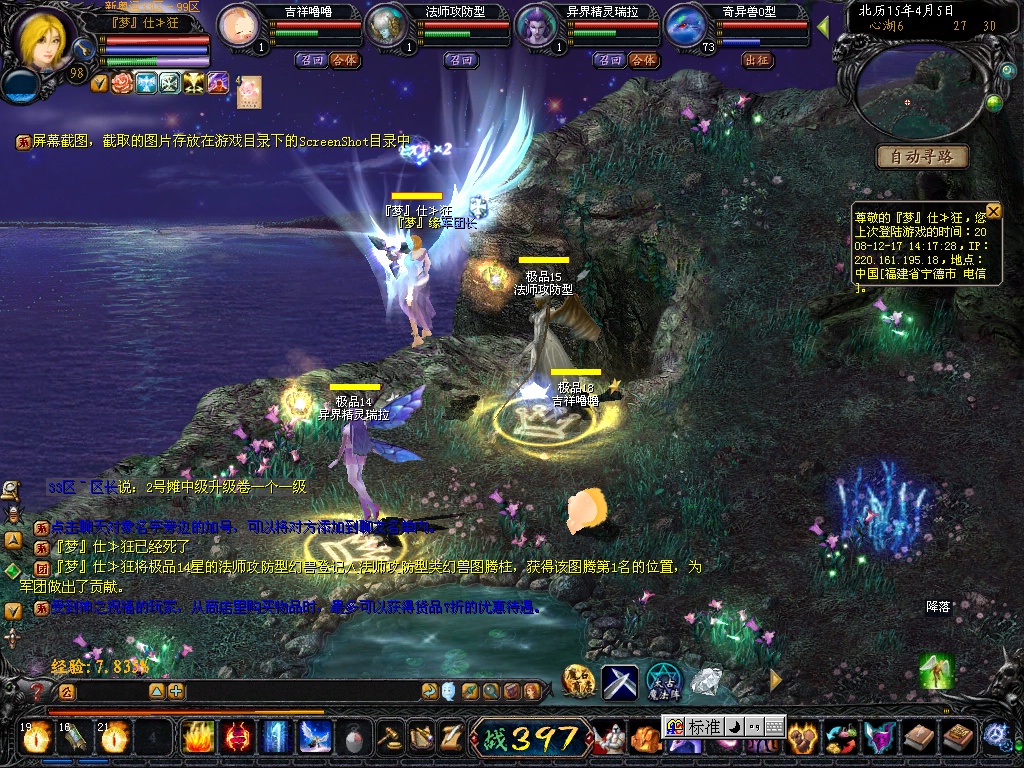Merge with 异界精灵瑞拉 using 合体

[644, 60]
